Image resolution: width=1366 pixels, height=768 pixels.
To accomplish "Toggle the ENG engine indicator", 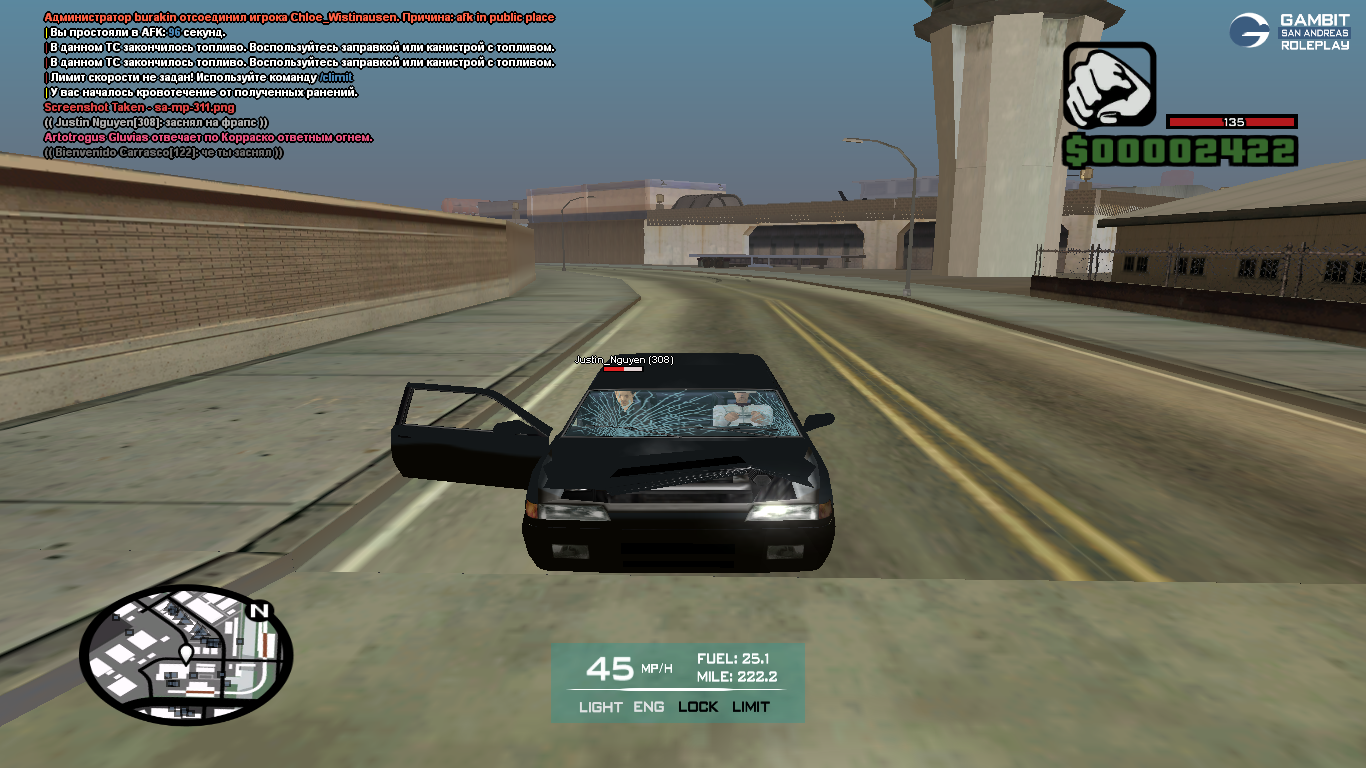I will coord(648,707).
